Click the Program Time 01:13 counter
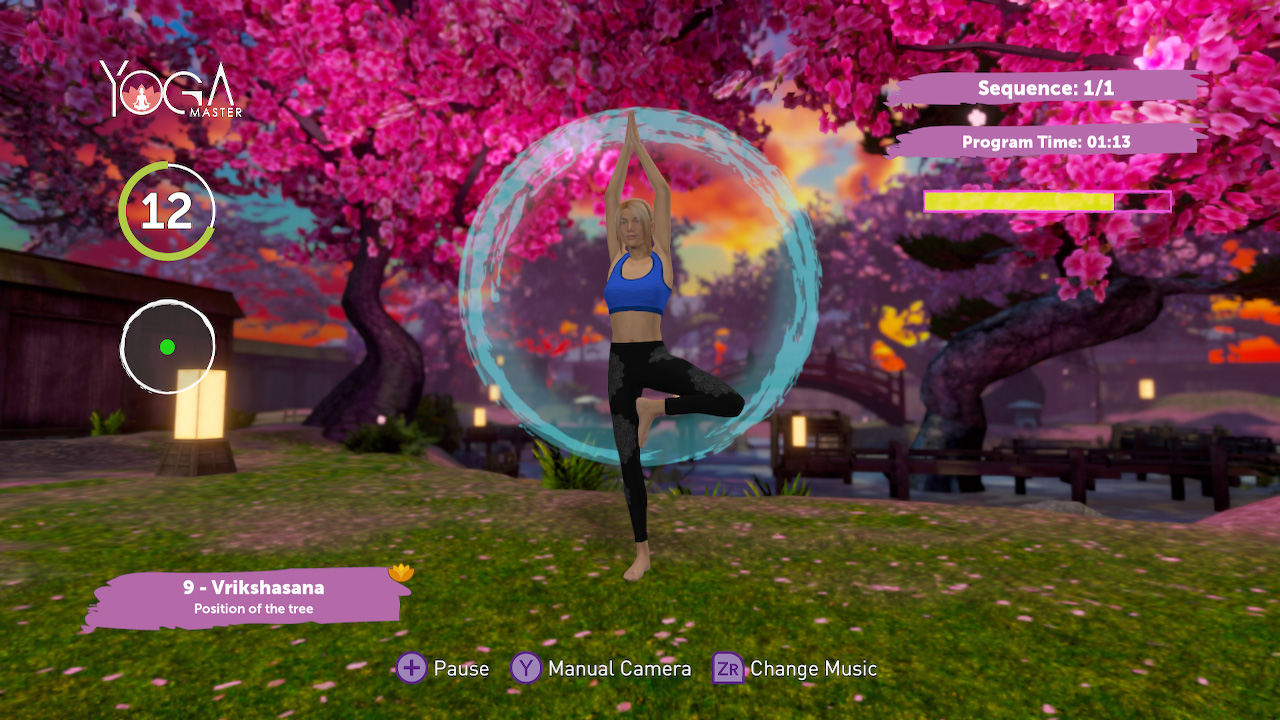This screenshot has width=1280, height=720. click(1046, 141)
